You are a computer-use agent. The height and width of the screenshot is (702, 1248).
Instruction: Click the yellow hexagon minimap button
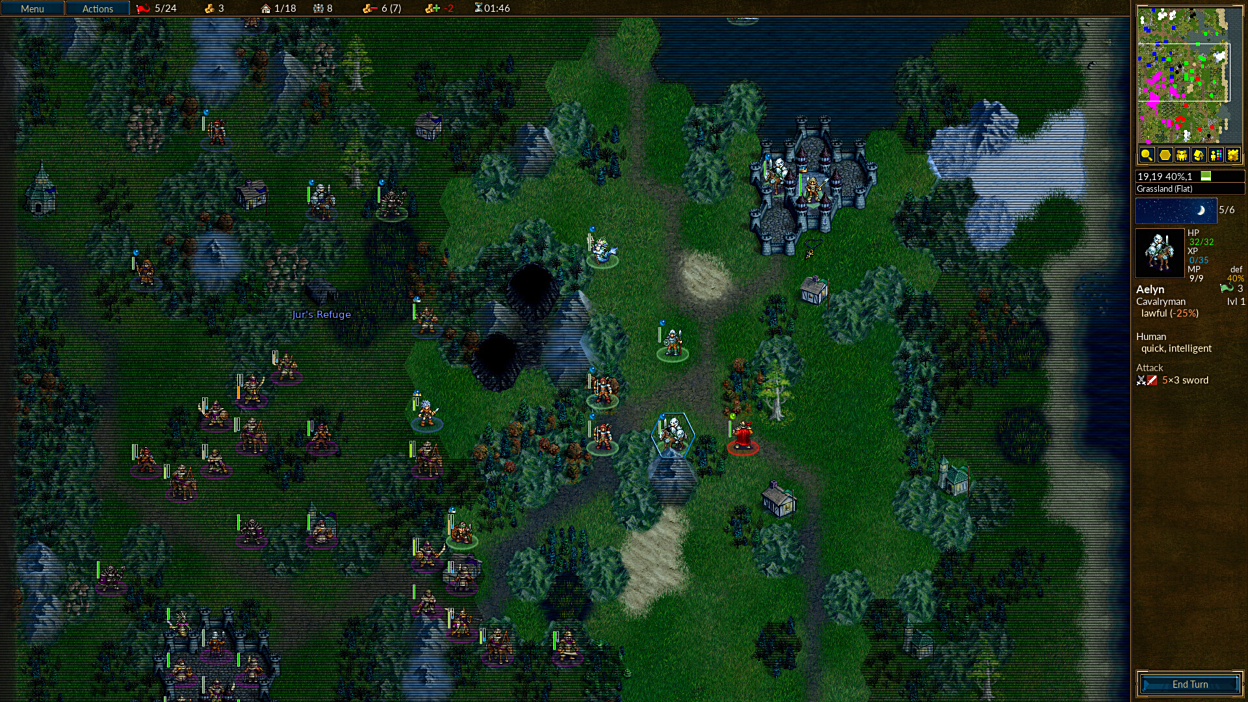tap(1164, 155)
